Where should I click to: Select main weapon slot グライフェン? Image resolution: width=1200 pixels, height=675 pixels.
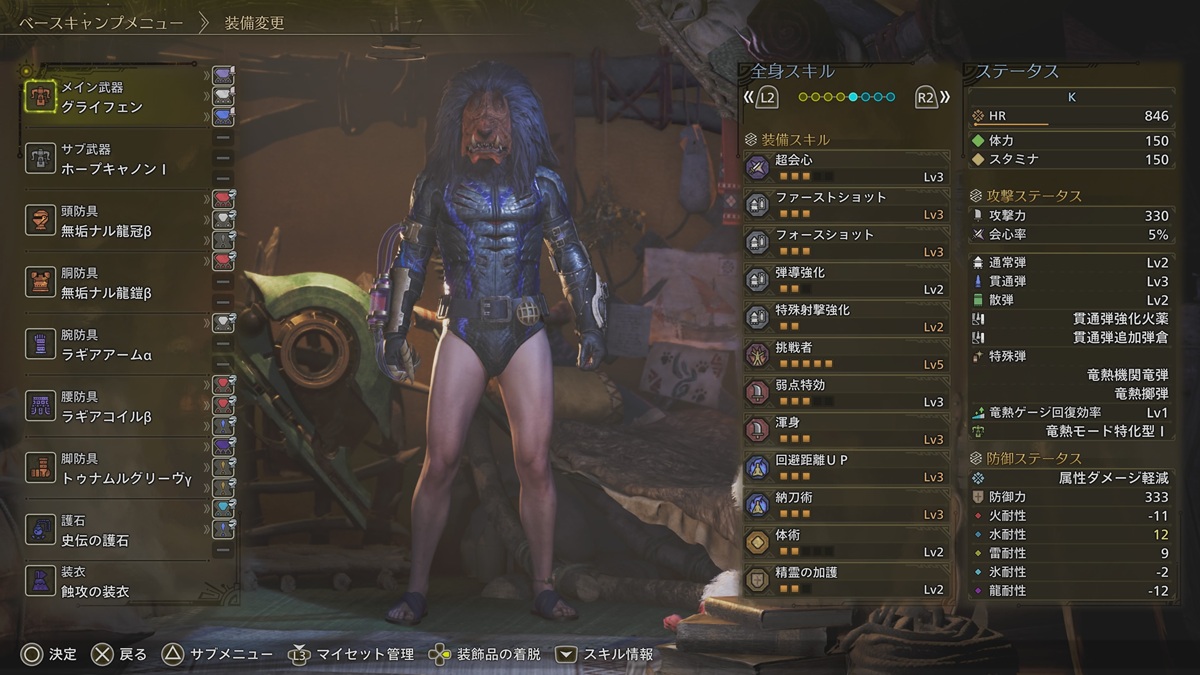pos(115,97)
